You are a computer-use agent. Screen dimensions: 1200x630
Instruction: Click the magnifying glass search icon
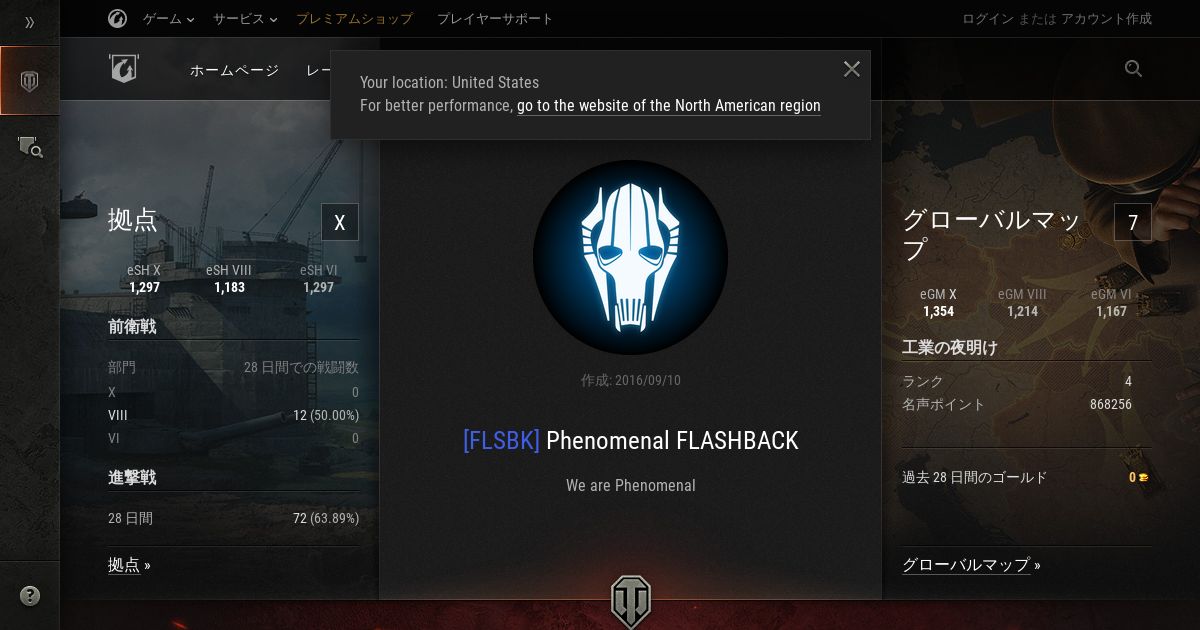point(1133,69)
